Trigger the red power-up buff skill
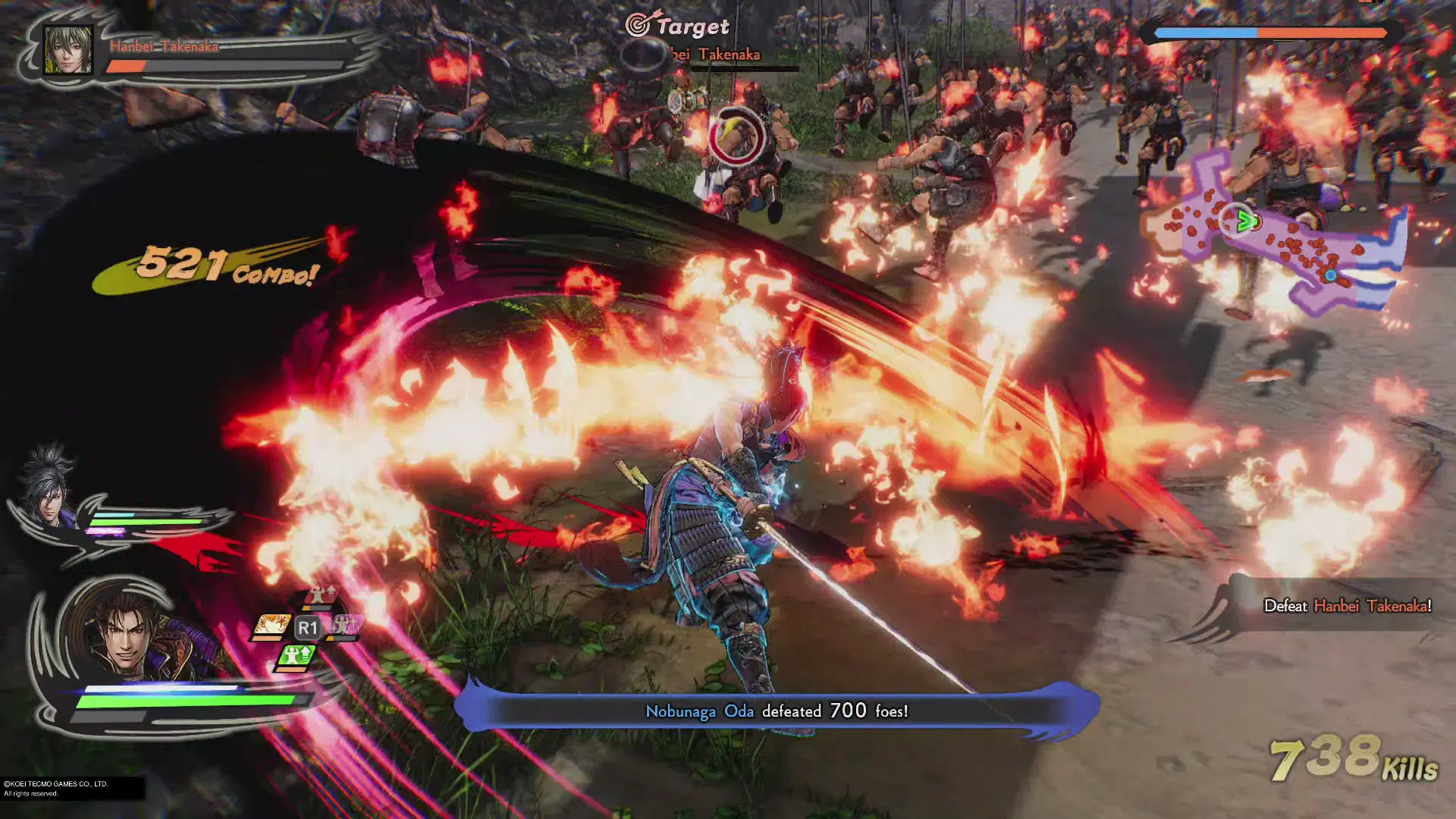This screenshot has height=819, width=1456. click(x=320, y=597)
